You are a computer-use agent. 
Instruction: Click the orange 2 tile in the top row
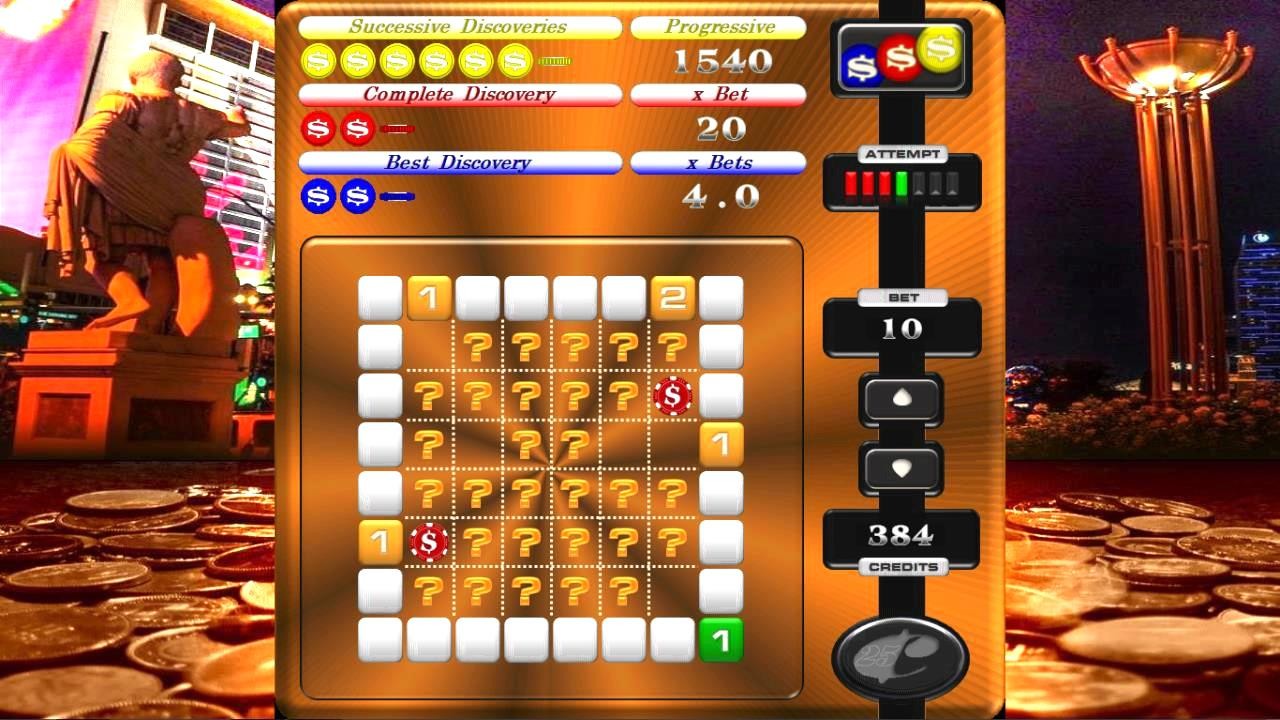point(673,298)
